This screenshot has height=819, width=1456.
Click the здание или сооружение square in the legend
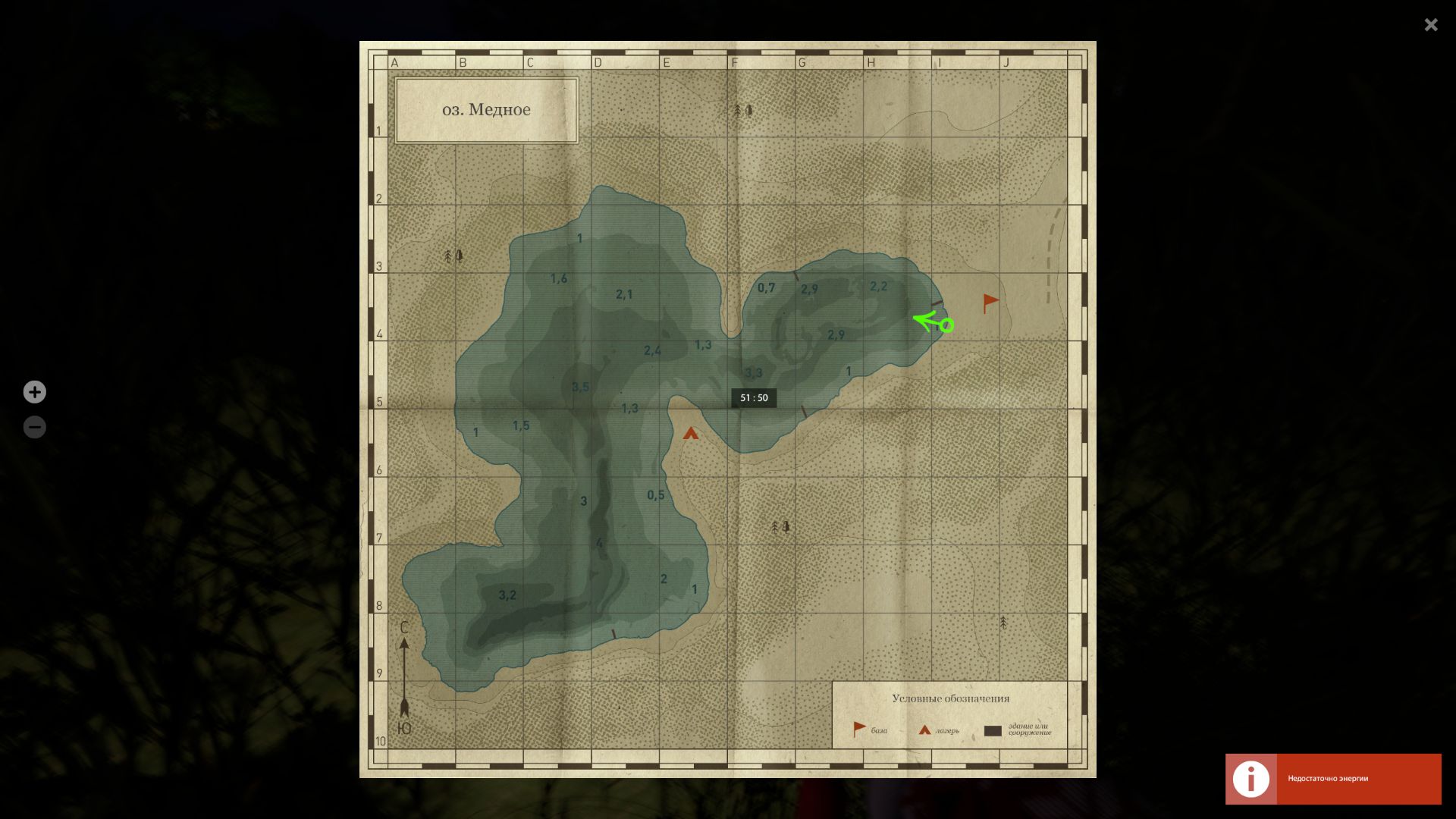pos(993,729)
